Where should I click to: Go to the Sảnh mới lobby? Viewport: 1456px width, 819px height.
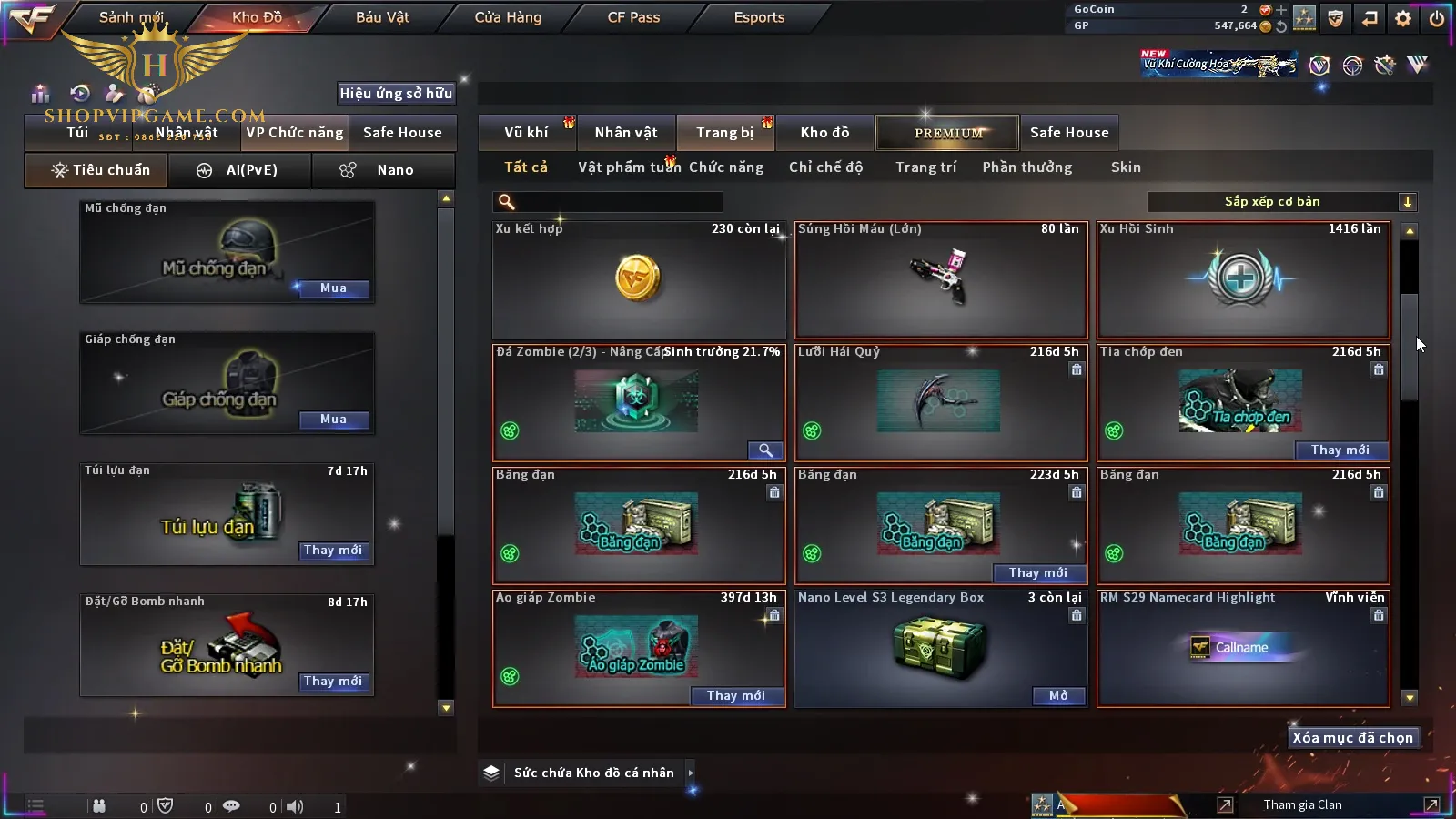tap(131, 17)
